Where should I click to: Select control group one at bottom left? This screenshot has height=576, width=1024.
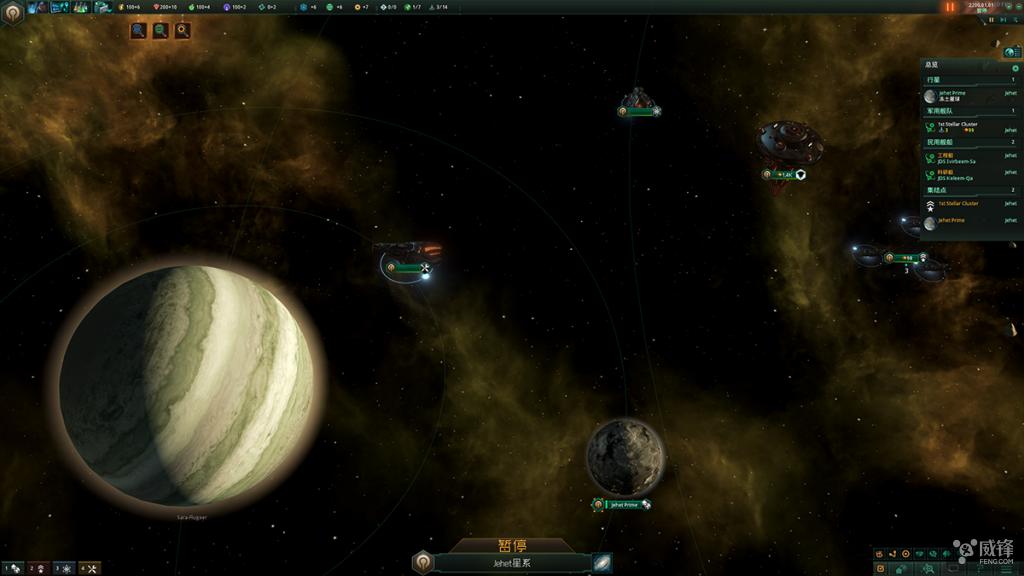point(12,568)
